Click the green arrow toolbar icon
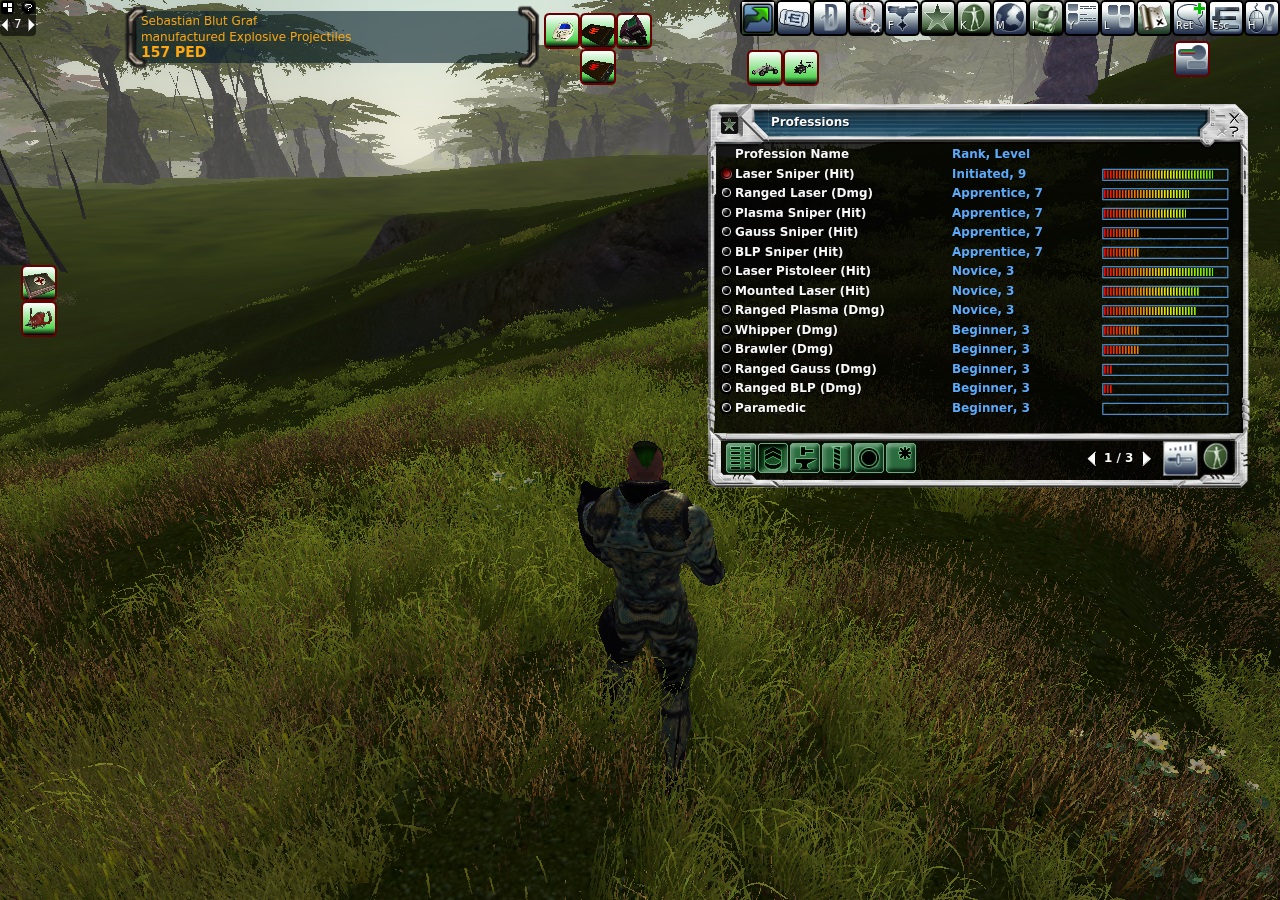The height and width of the screenshot is (900, 1280). pos(758,17)
